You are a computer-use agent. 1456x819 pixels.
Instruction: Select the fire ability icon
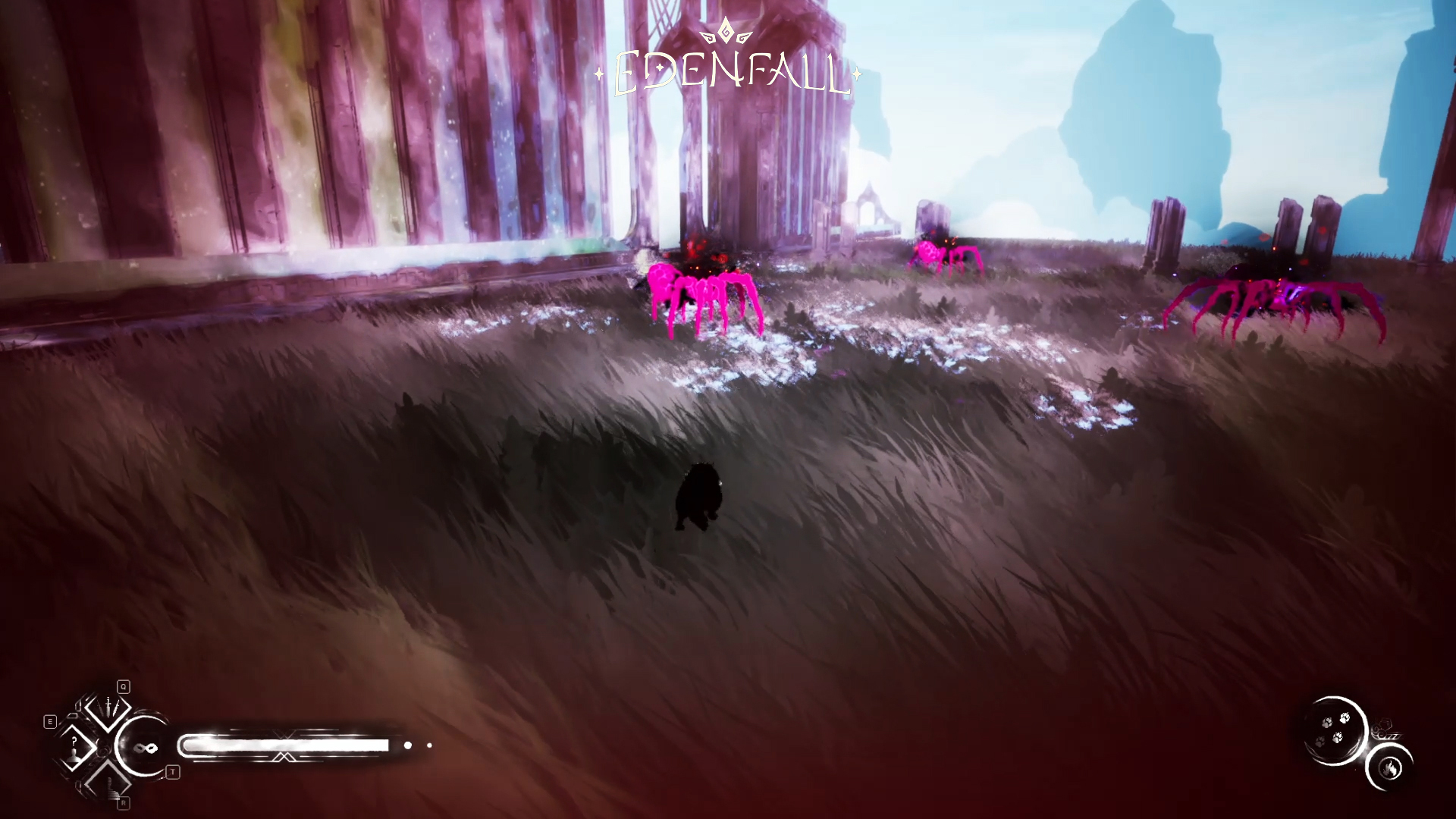1390,768
